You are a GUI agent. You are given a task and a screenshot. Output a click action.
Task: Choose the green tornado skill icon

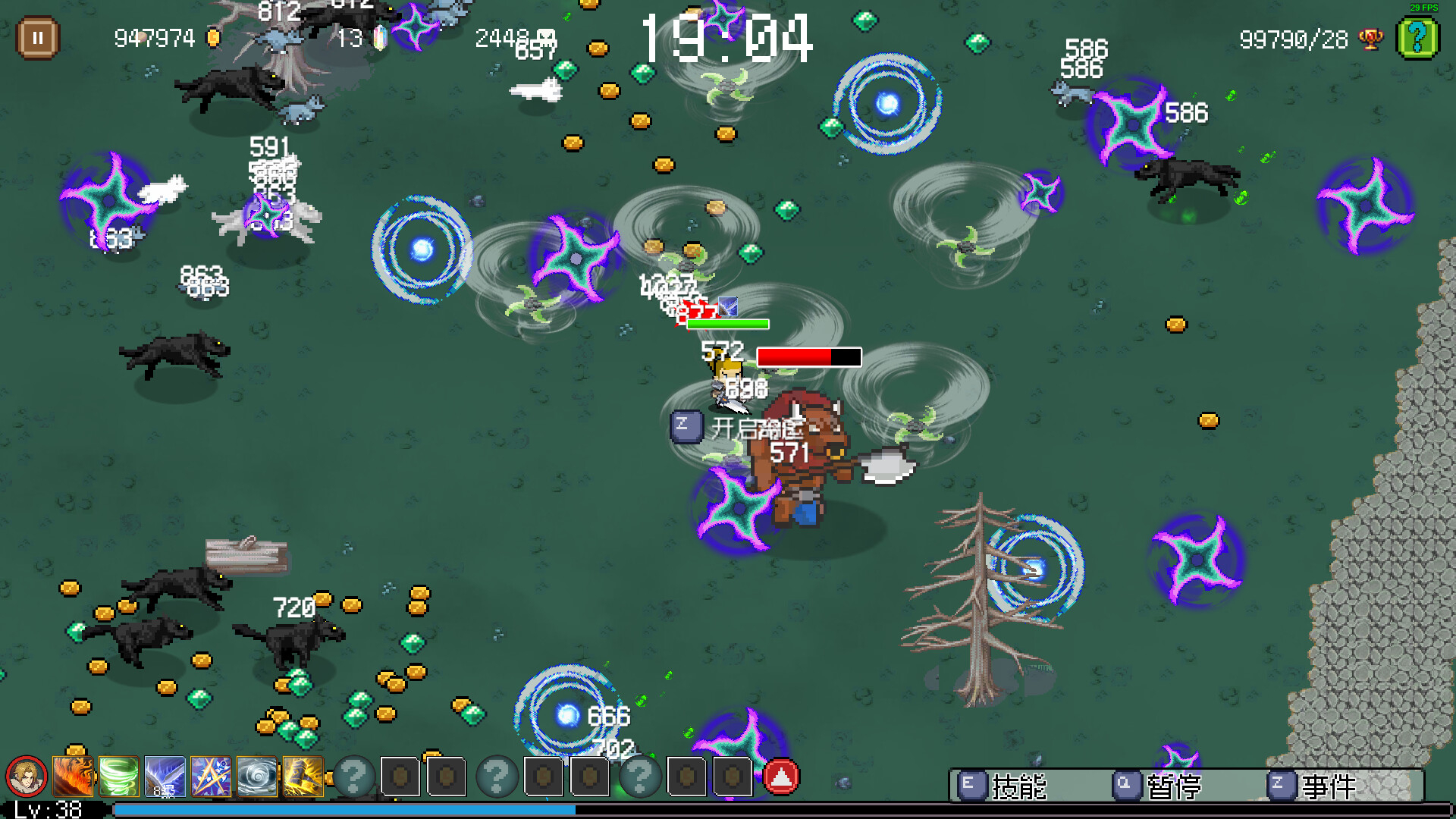[x=119, y=777]
